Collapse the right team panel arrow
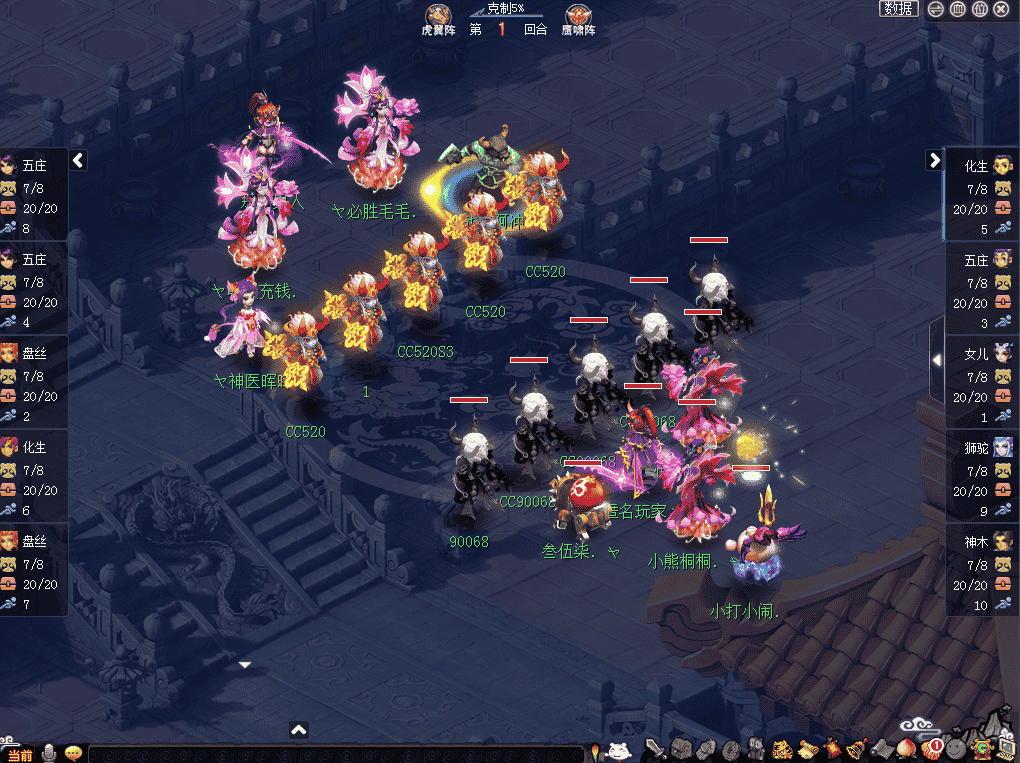Screen dimensions: 1020x763 934,159
